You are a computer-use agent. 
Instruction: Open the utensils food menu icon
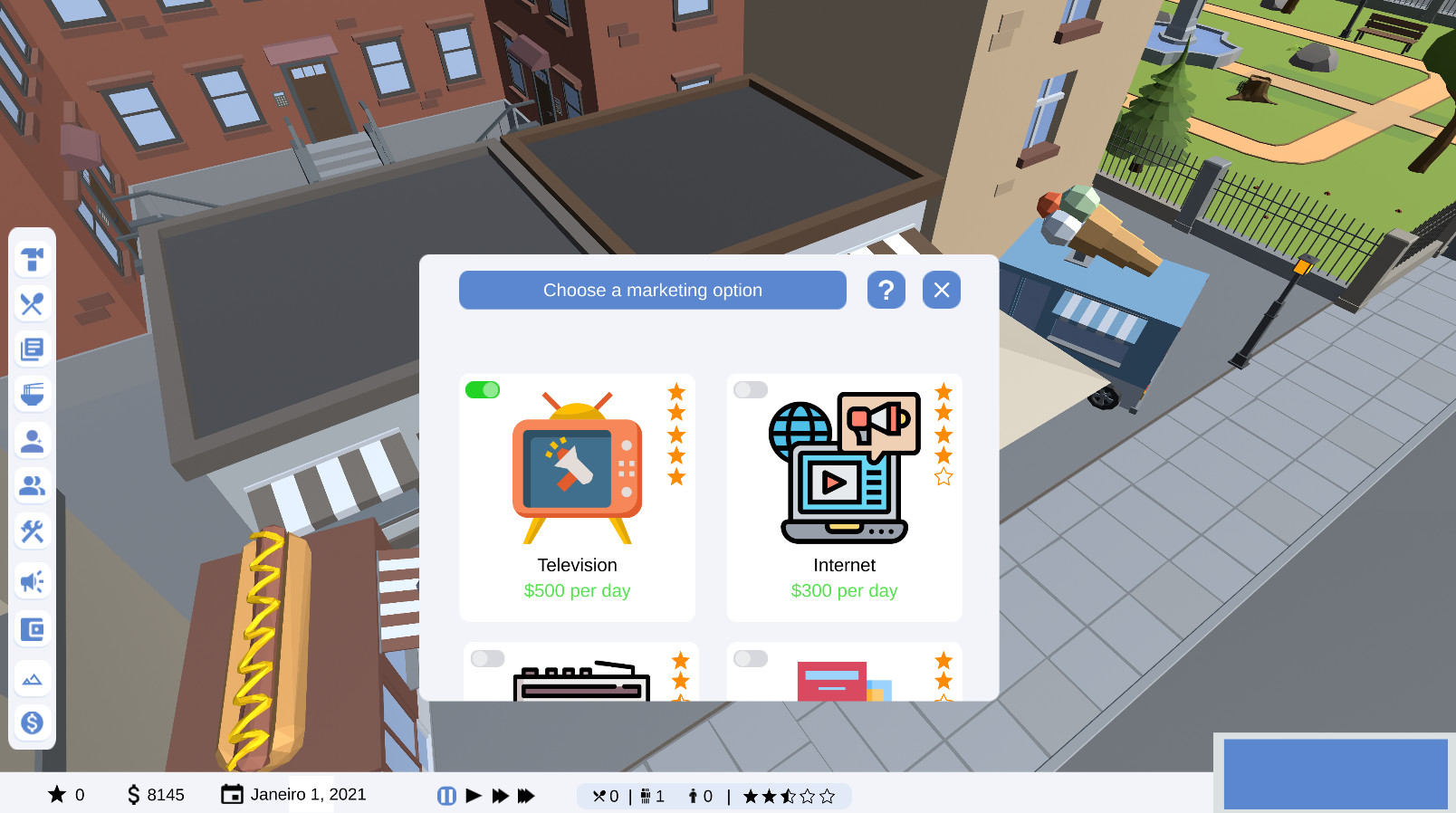33,304
